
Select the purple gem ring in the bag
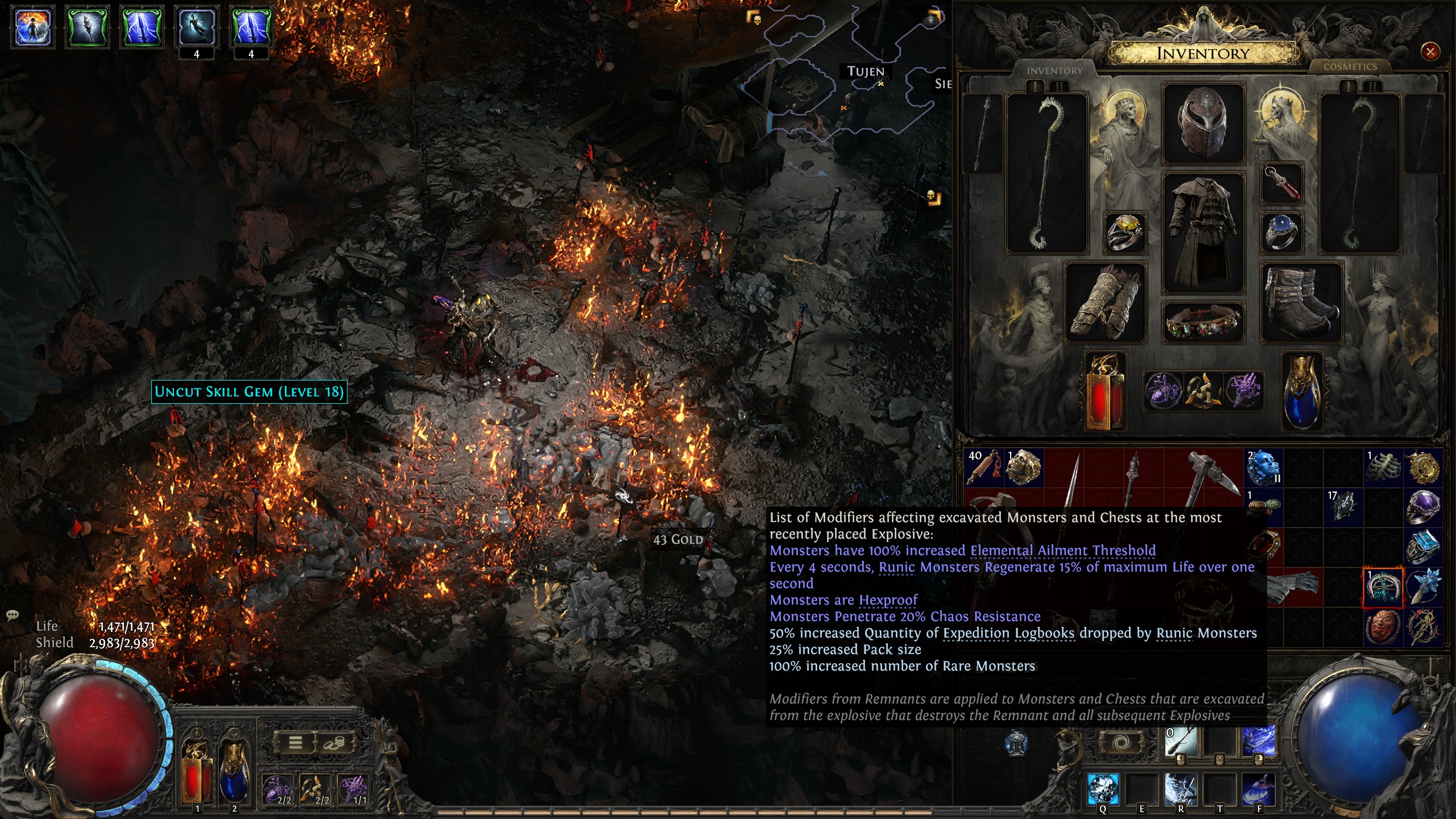[x=1423, y=506]
